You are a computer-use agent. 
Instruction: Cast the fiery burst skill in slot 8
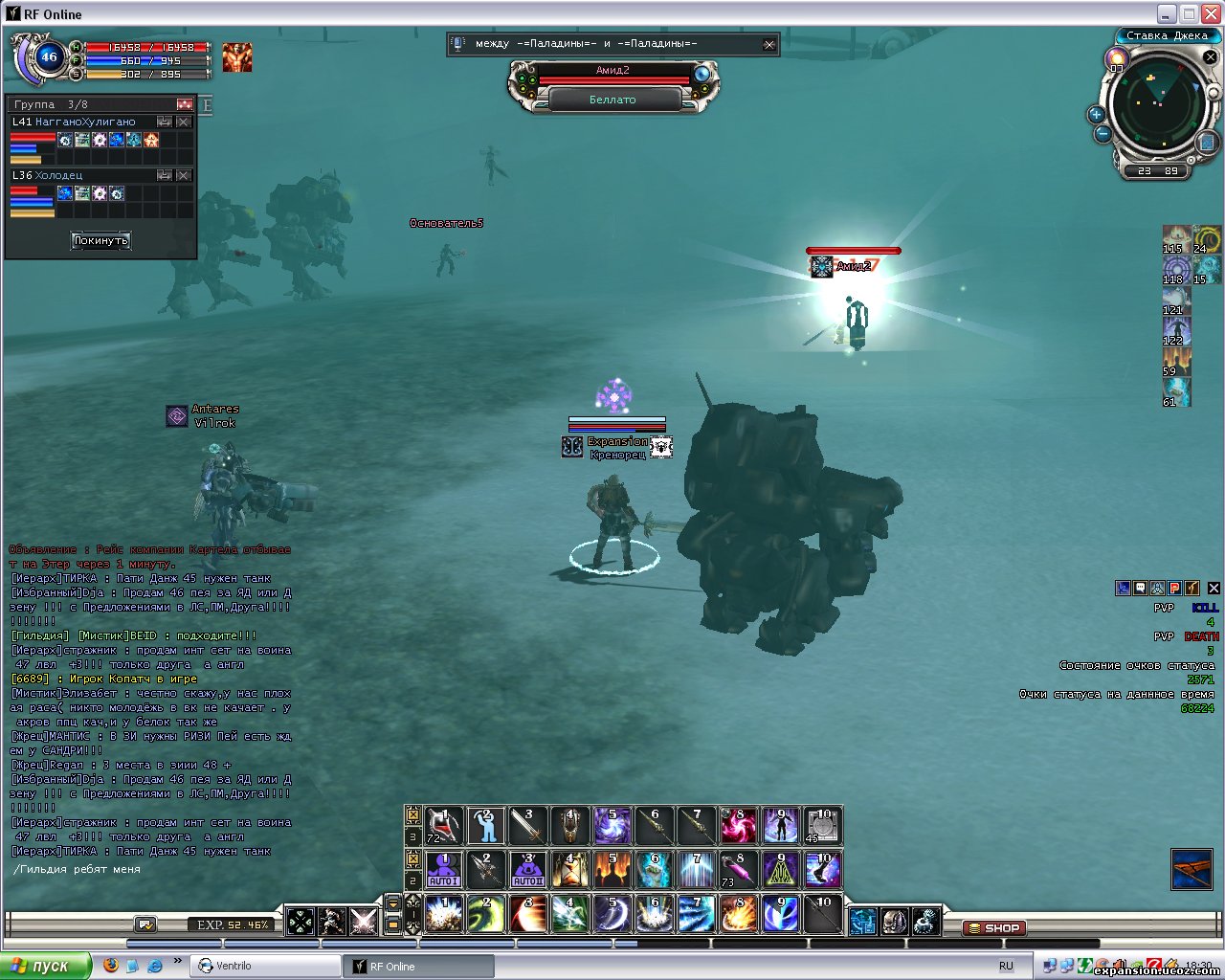[x=738, y=914]
